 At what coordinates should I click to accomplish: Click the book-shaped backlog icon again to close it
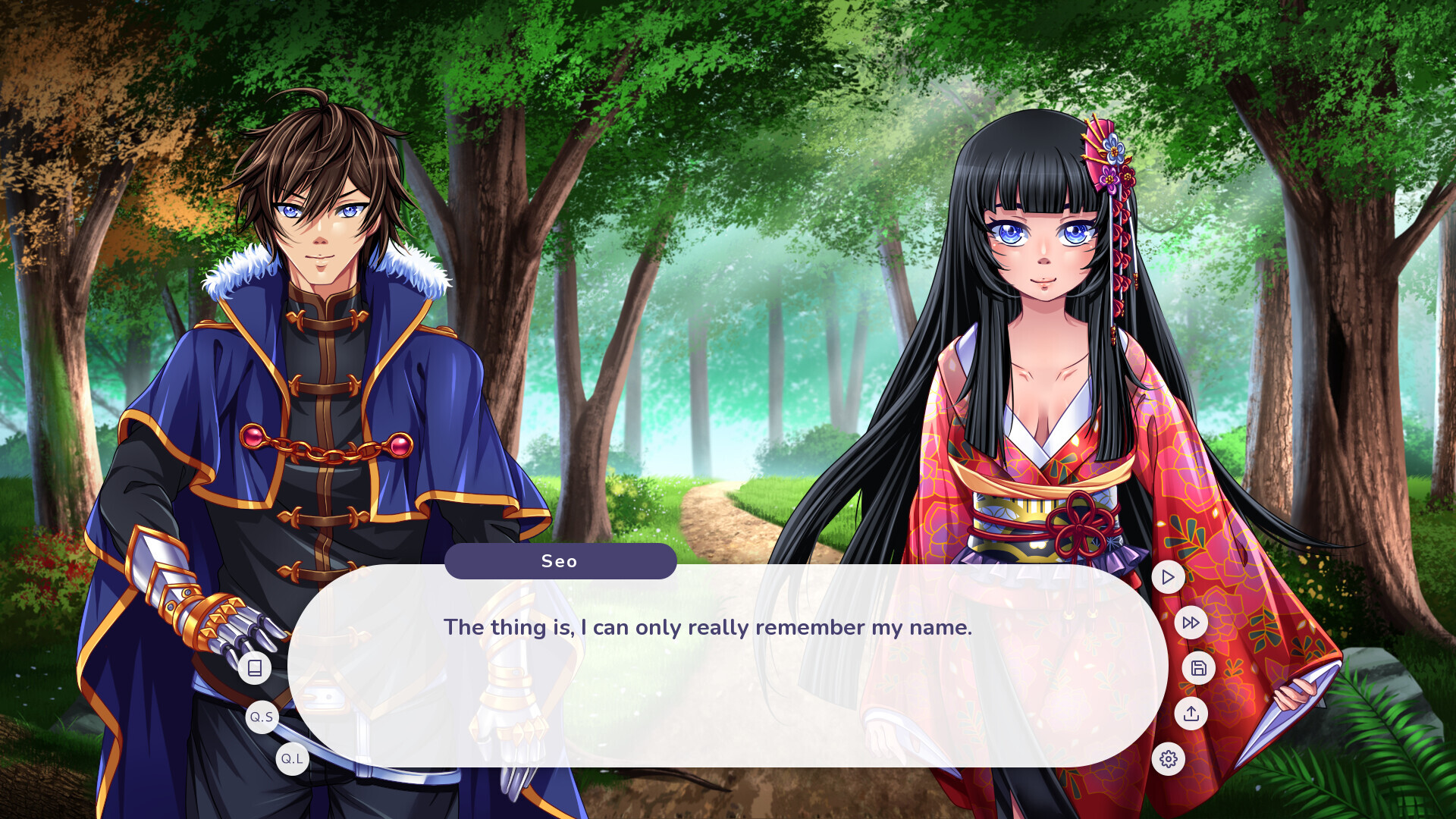255,667
